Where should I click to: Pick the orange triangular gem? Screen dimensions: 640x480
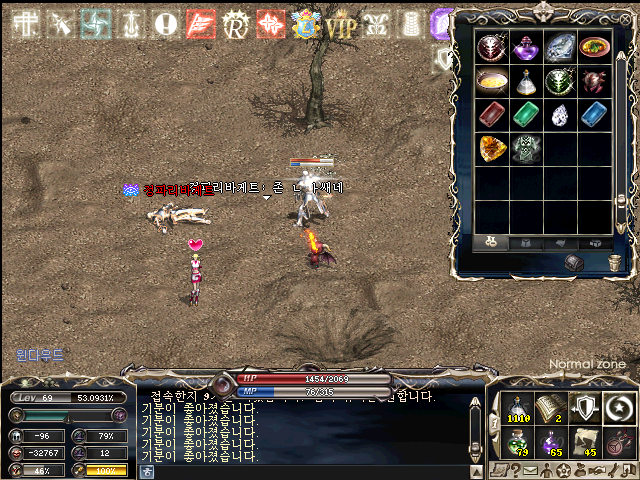[492, 147]
